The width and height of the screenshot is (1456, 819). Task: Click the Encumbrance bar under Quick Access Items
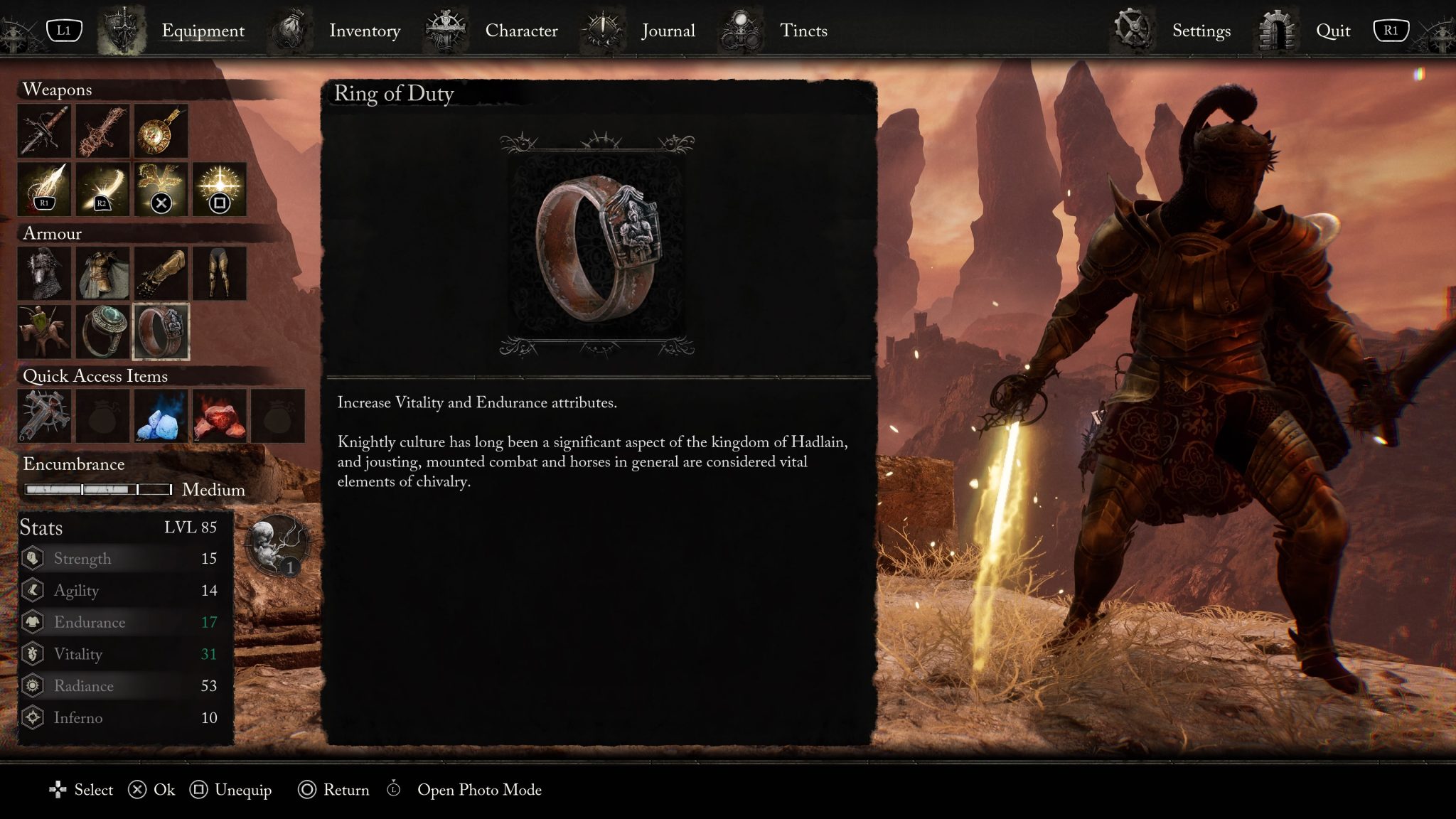pos(98,488)
